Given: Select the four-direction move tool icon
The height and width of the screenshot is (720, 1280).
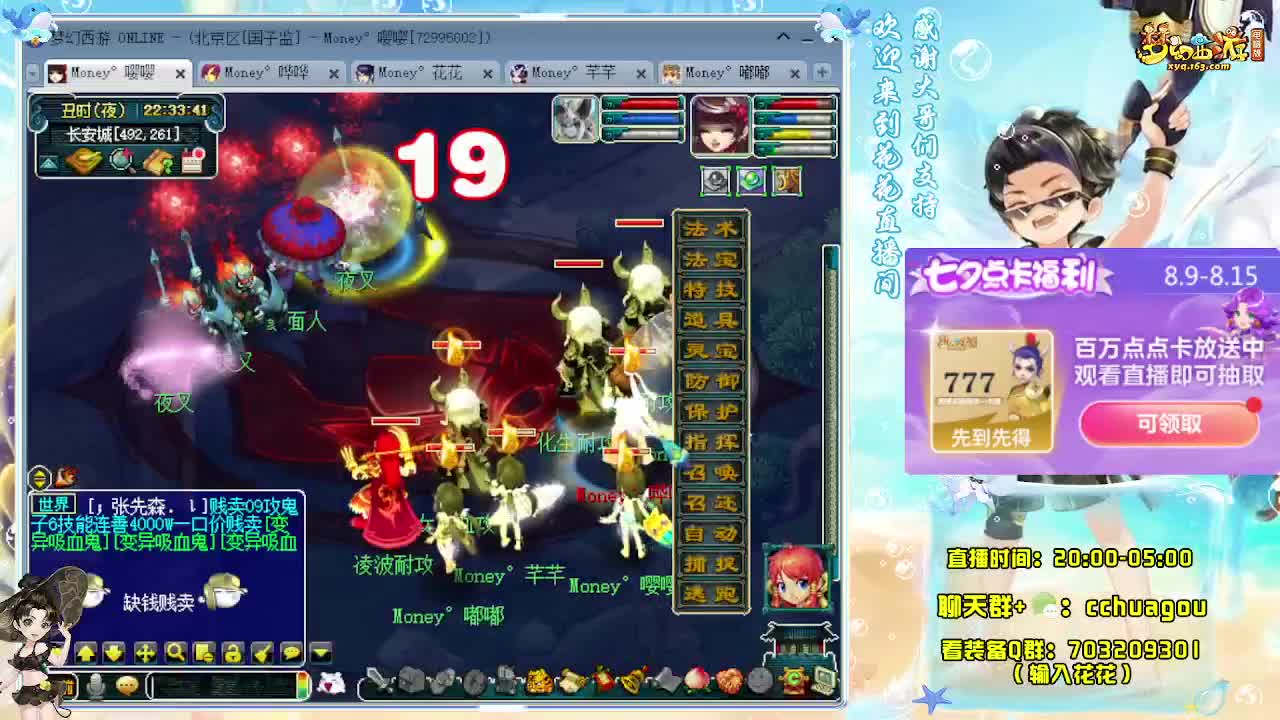Looking at the screenshot, I should 146,654.
